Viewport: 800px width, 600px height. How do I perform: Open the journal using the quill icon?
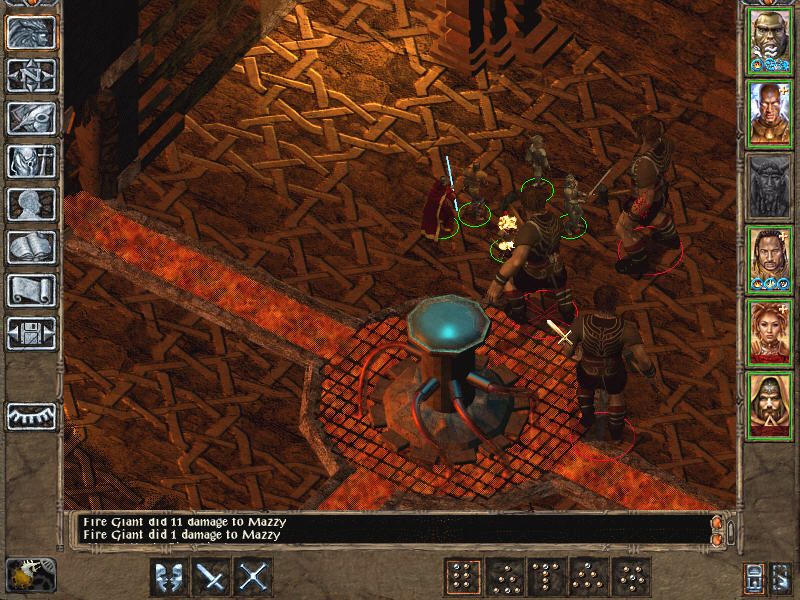(x=31, y=118)
